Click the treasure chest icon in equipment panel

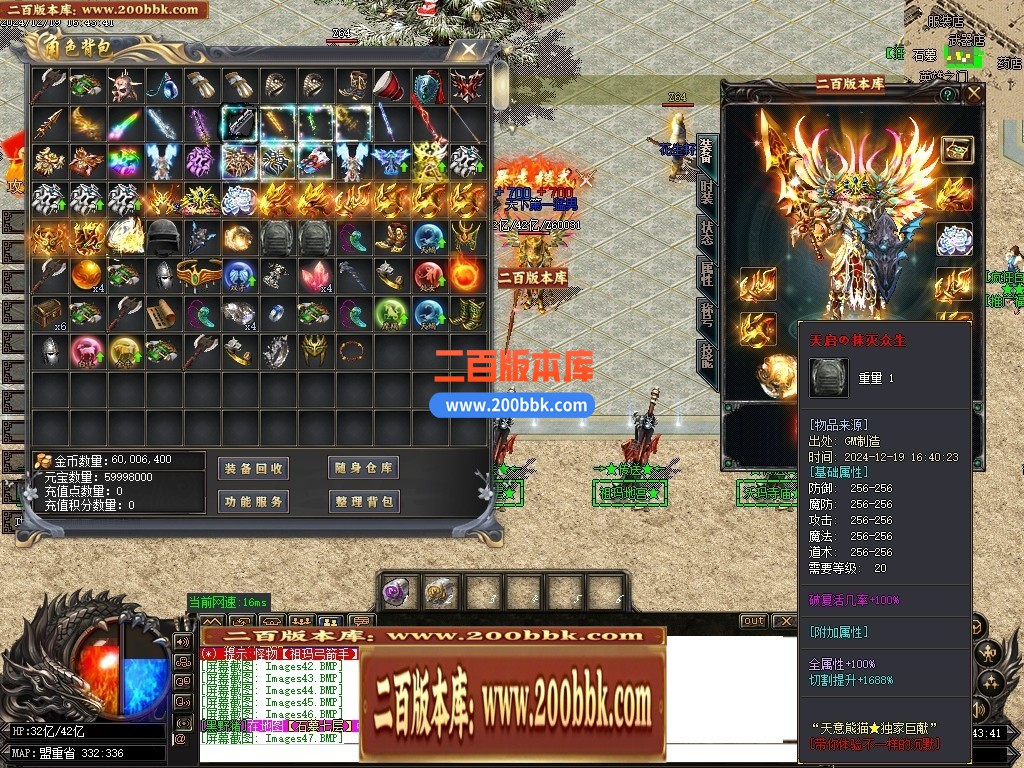click(957, 149)
